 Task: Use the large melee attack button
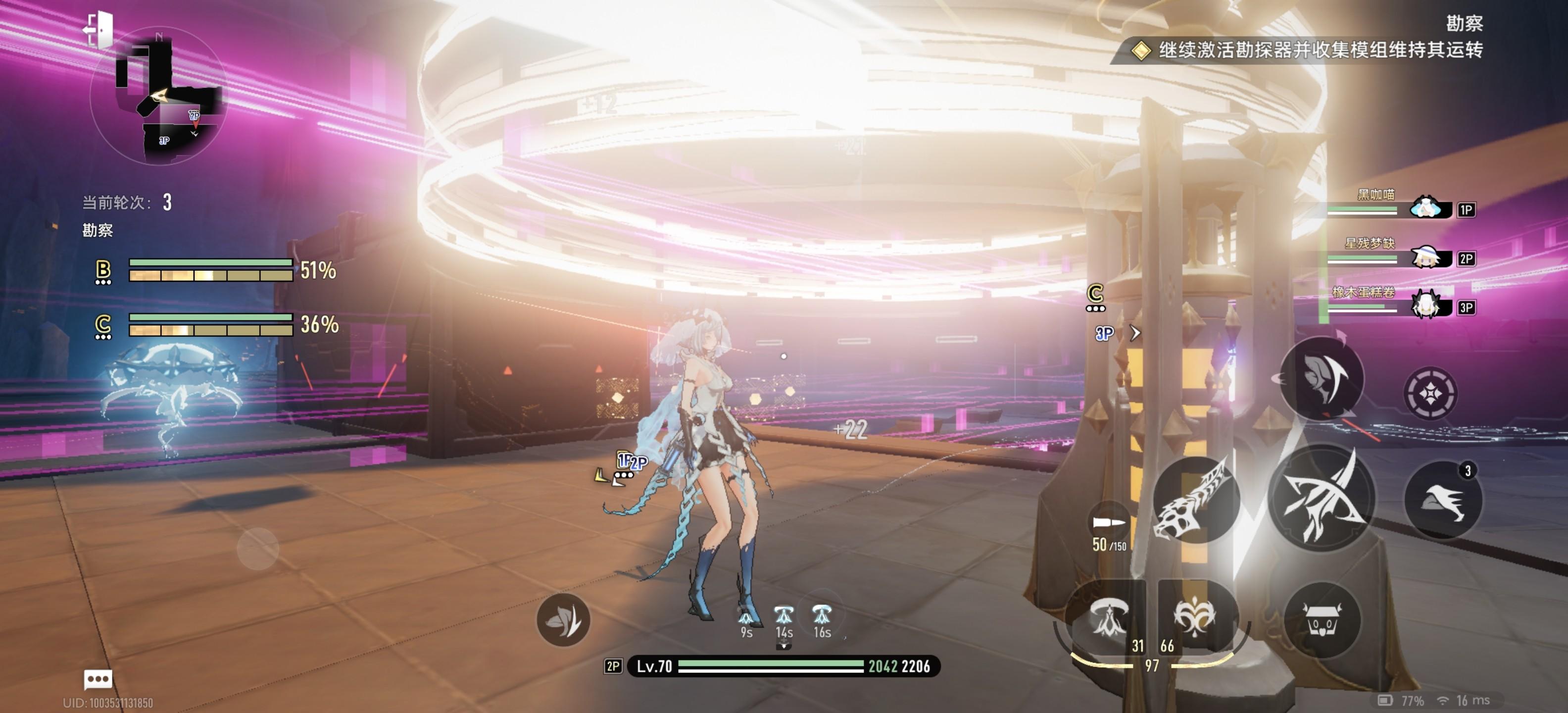(1321, 496)
